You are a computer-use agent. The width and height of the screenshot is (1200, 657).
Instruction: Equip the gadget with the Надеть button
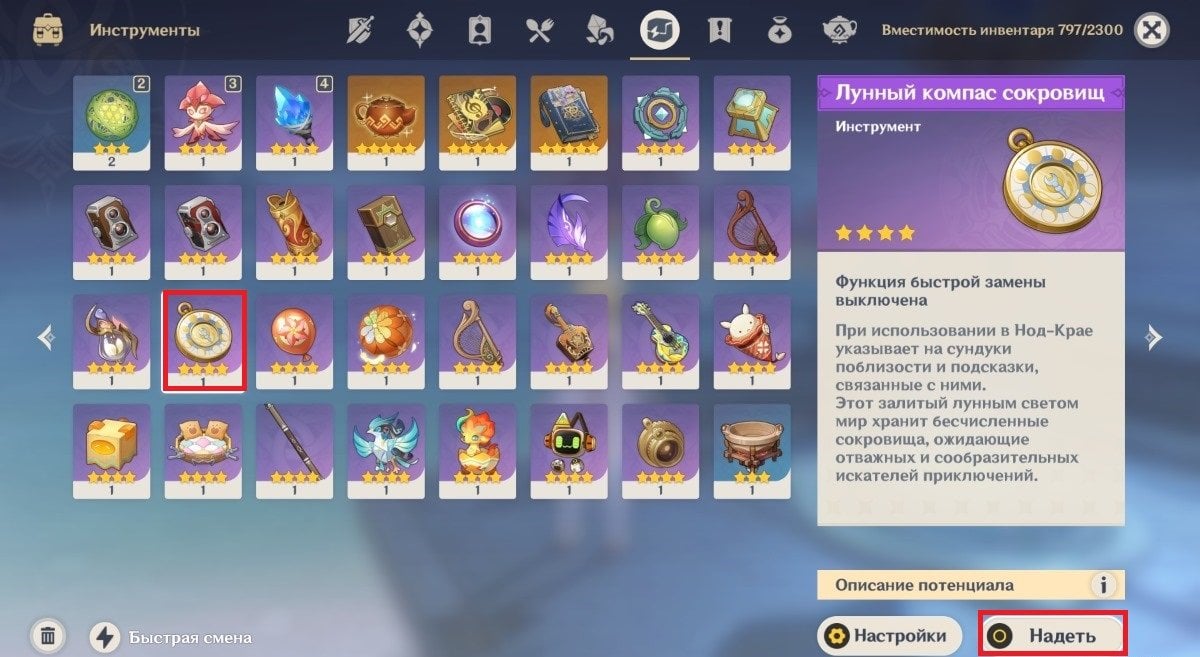tap(1052, 635)
